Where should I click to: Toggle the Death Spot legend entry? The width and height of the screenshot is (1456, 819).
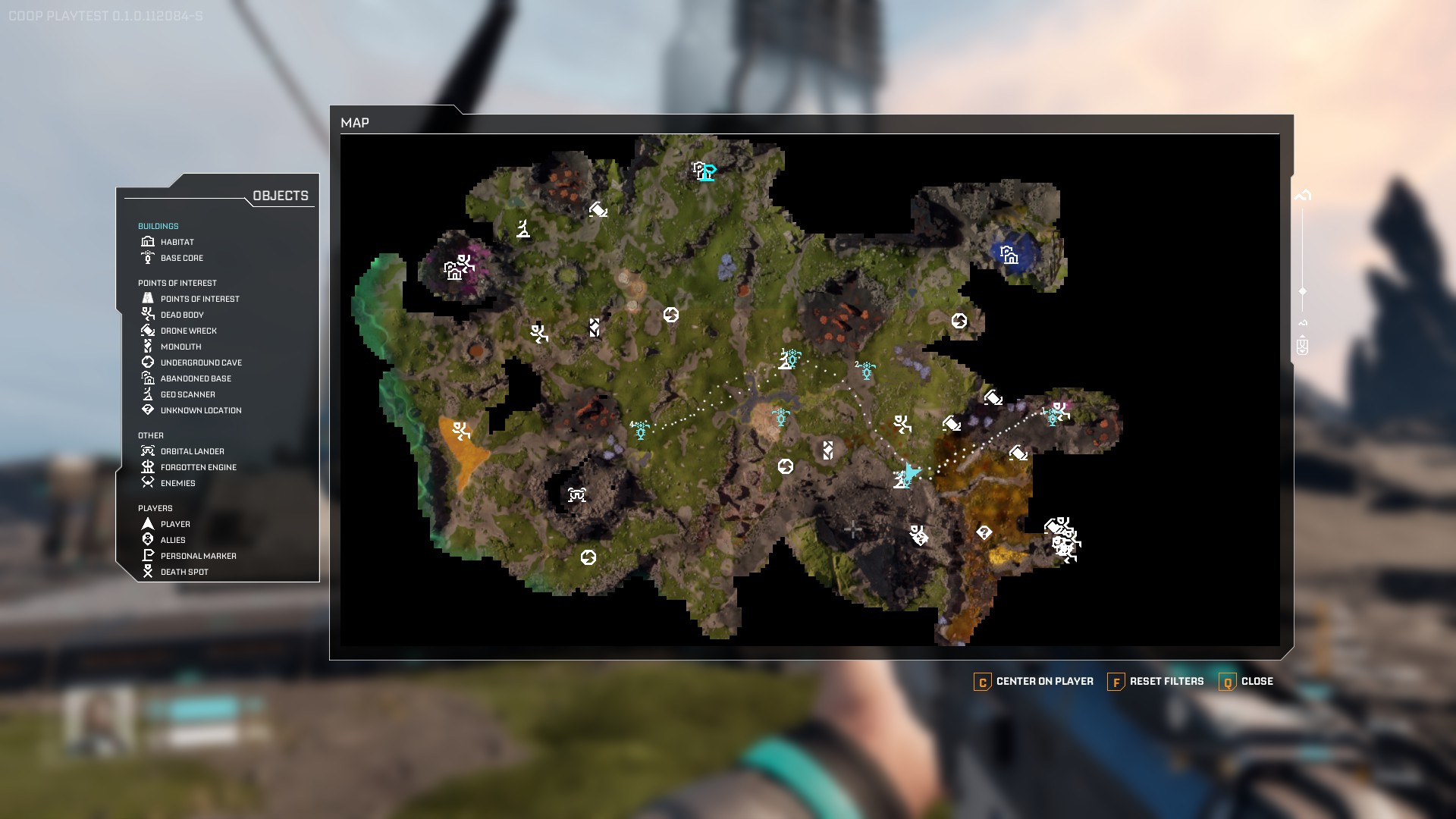click(x=184, y=572)
